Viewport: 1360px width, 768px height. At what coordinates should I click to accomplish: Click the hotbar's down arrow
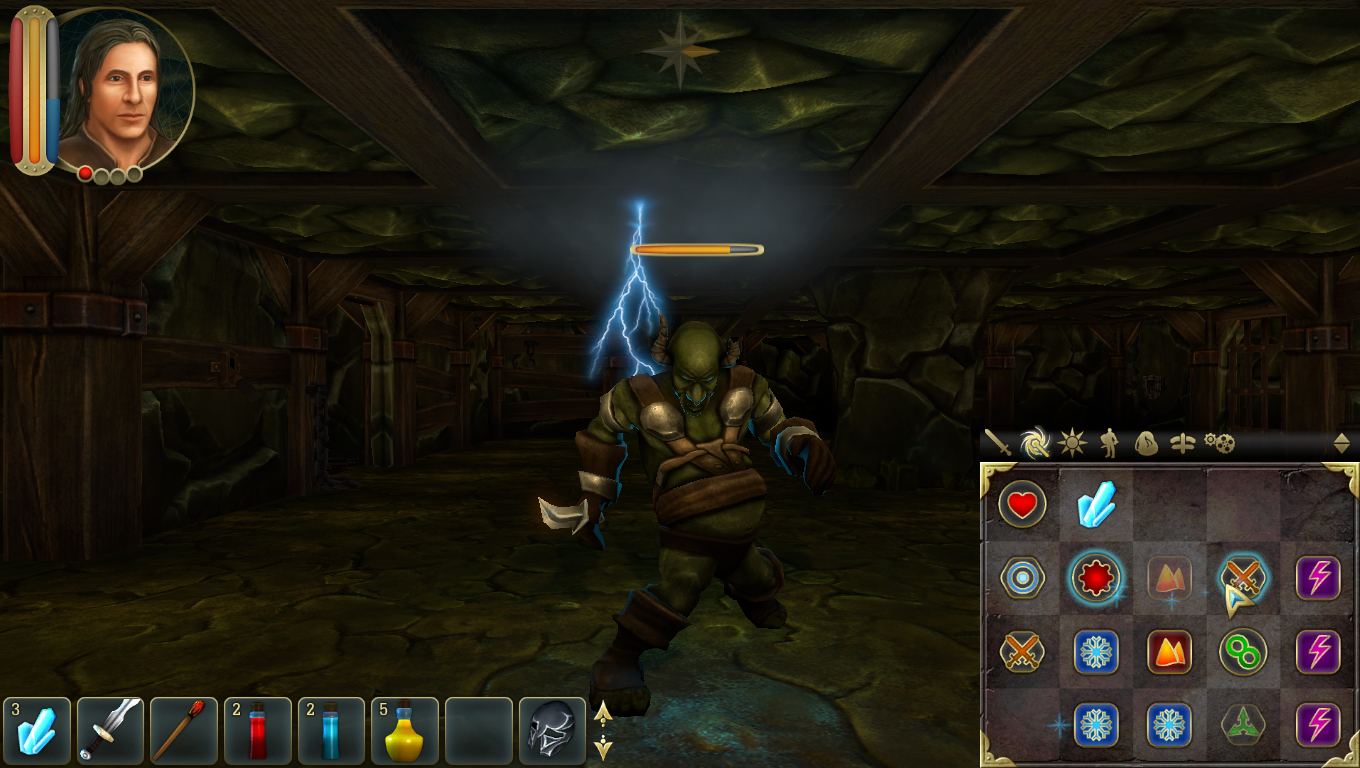pos(603,745)
